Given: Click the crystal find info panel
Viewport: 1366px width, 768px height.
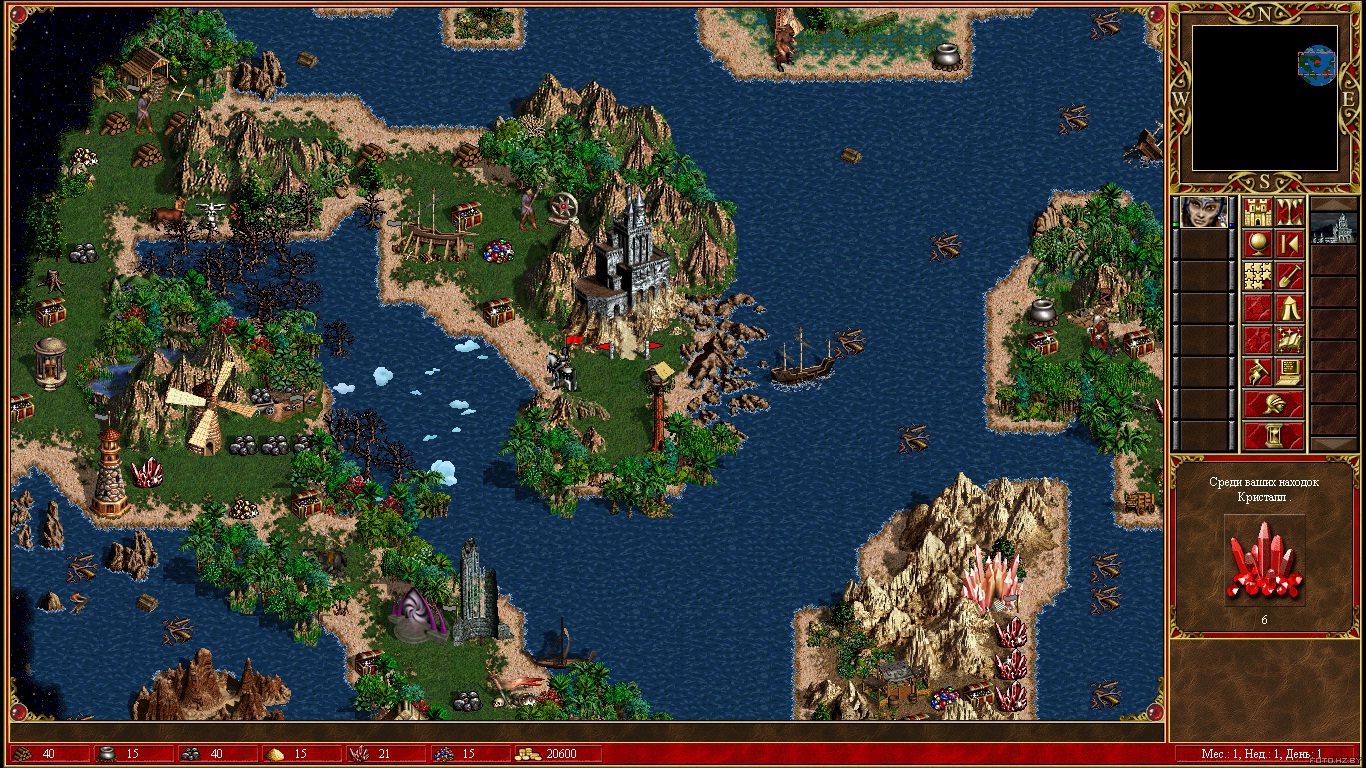Looking at the screenshot, I should [1264, 548].
